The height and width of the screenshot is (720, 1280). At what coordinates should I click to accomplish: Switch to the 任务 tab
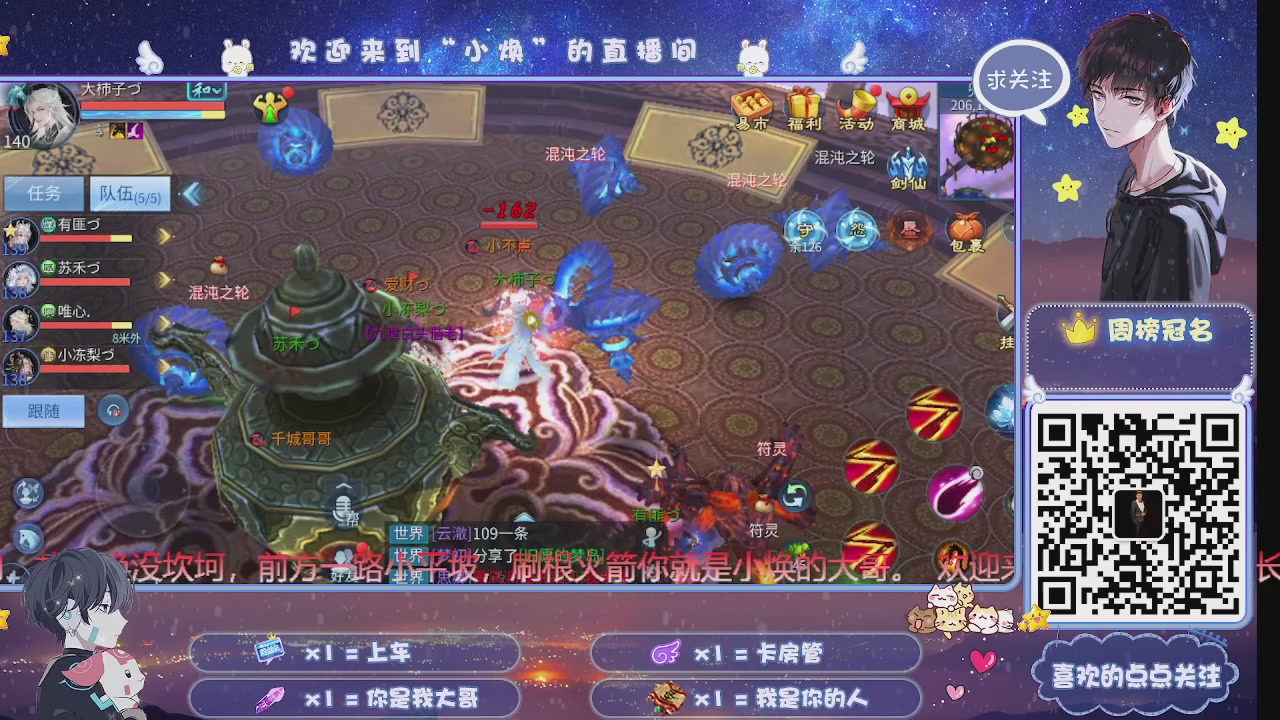(x=43, y=194)
